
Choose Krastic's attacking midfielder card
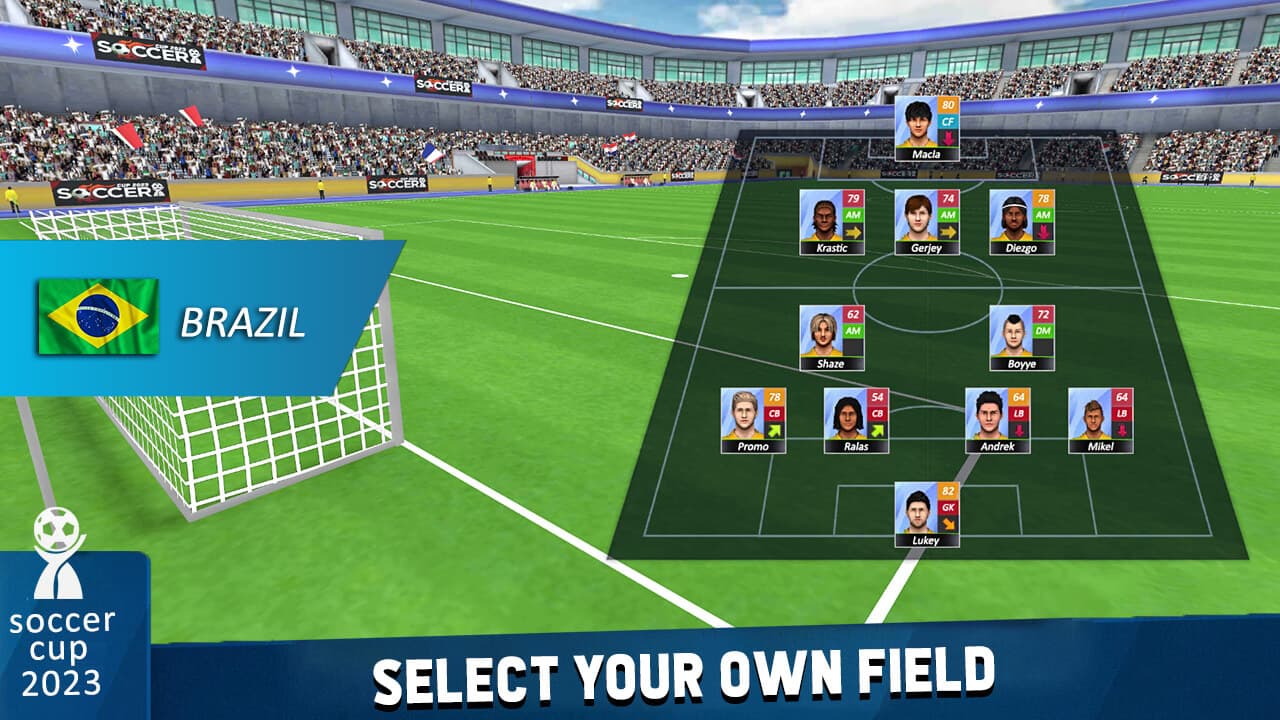(831, 222)
